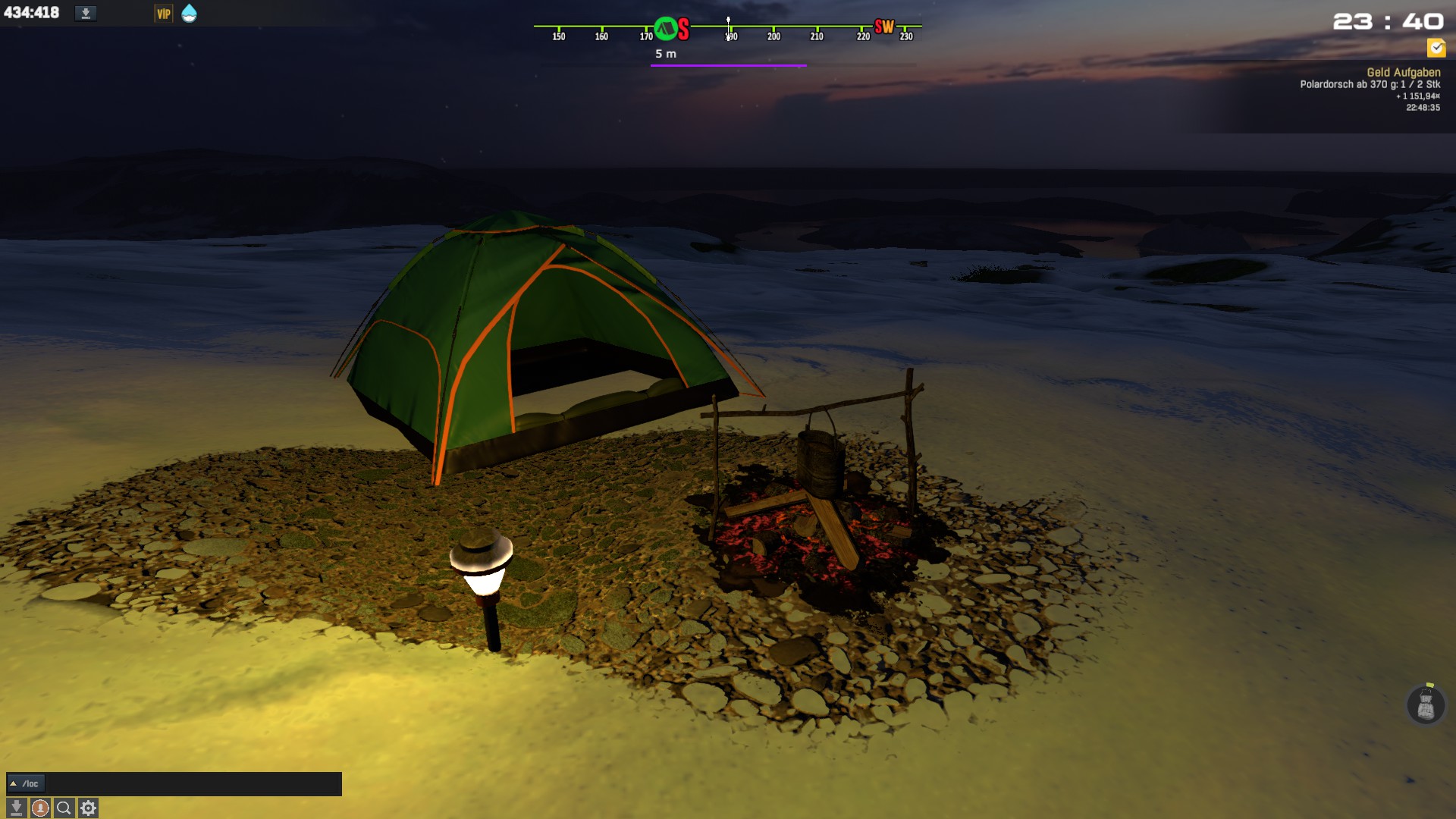Viewport: 1456px width, 819px height.
Task: Click the blue water drop icon
Action: coord(189,13)
